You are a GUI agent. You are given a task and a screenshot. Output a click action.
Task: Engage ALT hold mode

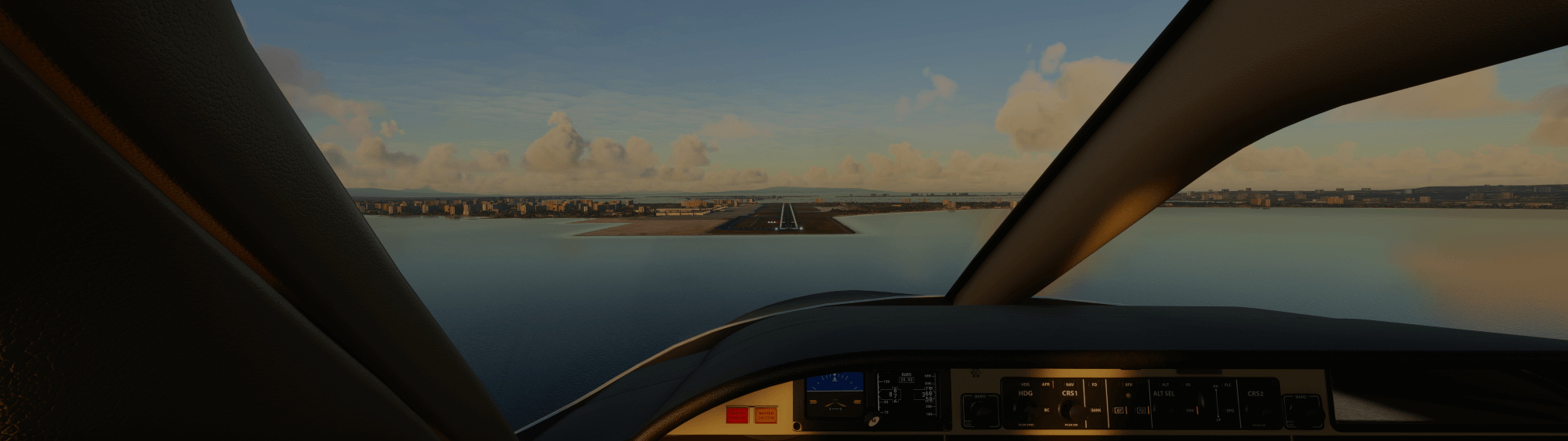click(x=1166, y=385)
